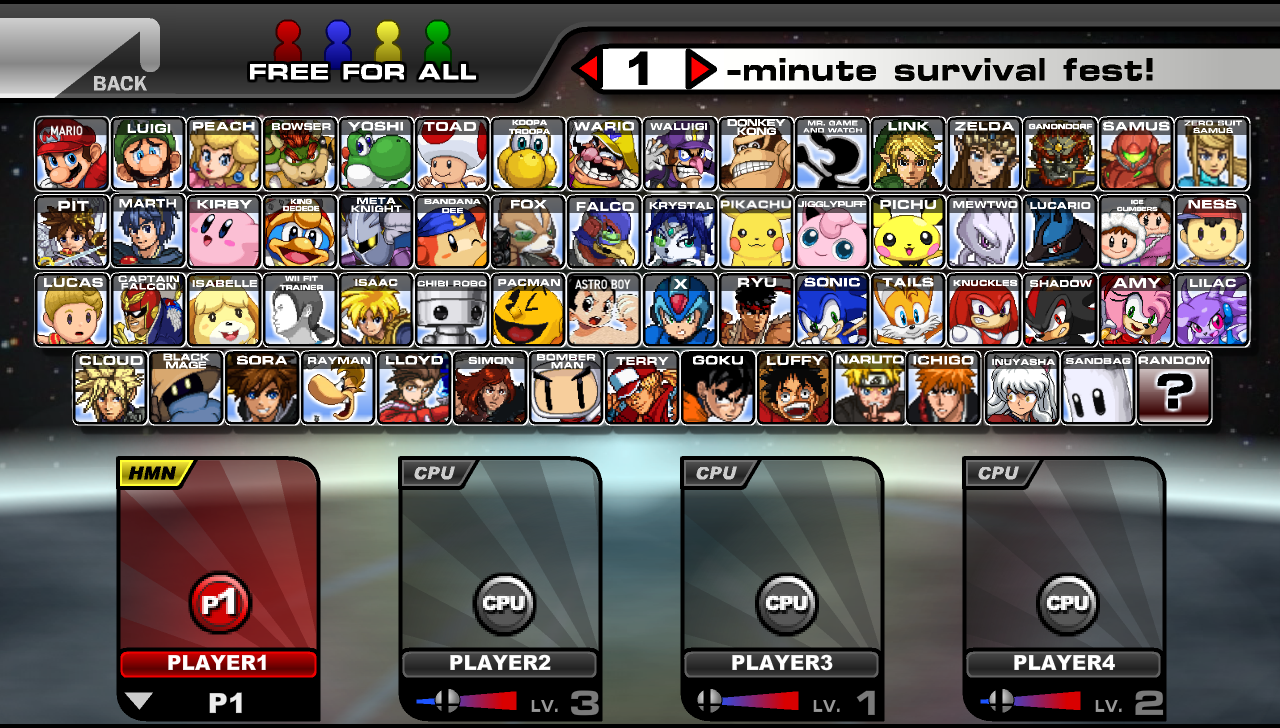Select Kirby's portrait
This screenshot has height=728, width=1280.
pyautogui.click(x=224, y=230)
